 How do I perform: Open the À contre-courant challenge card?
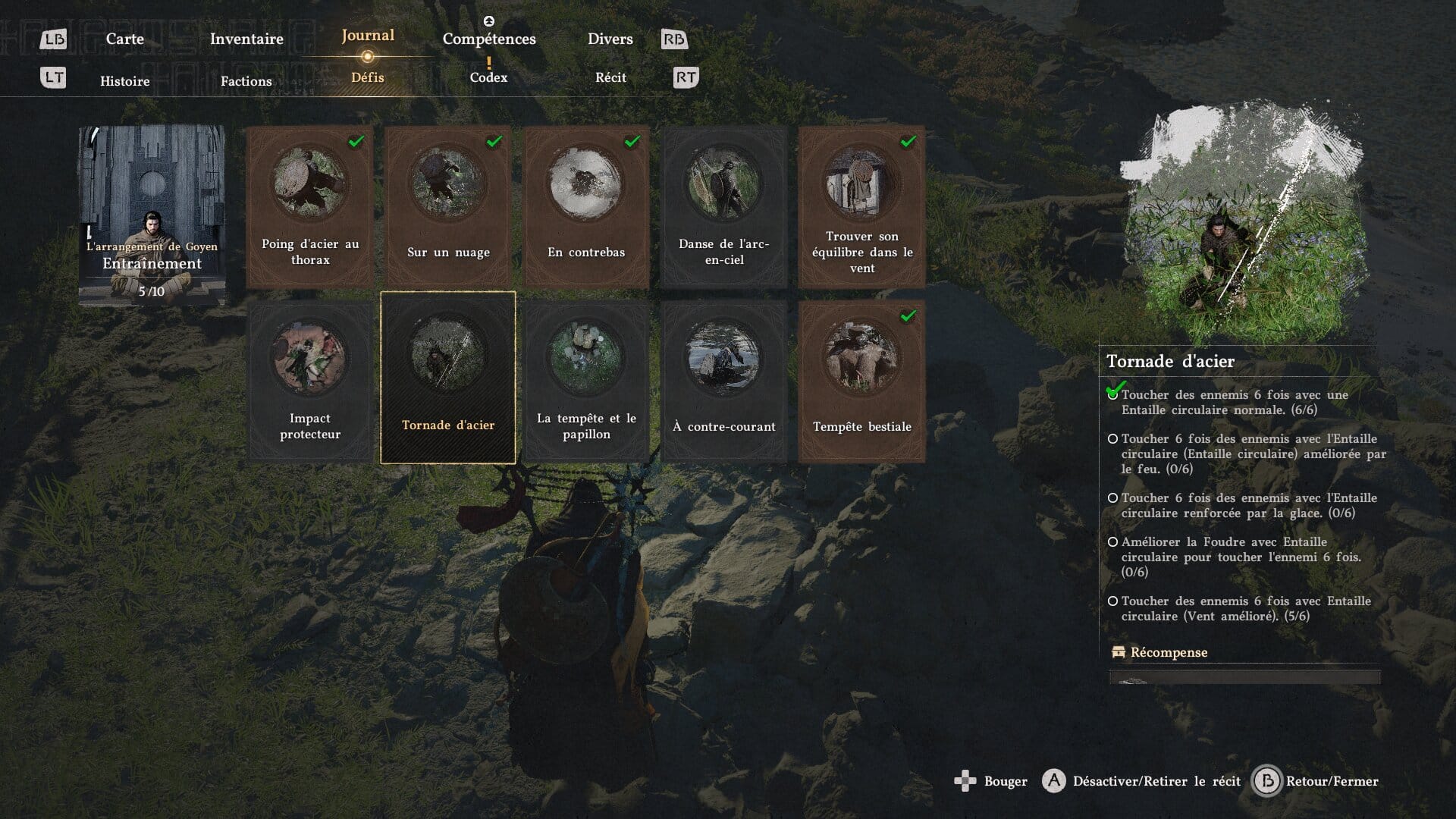(724, 381)
